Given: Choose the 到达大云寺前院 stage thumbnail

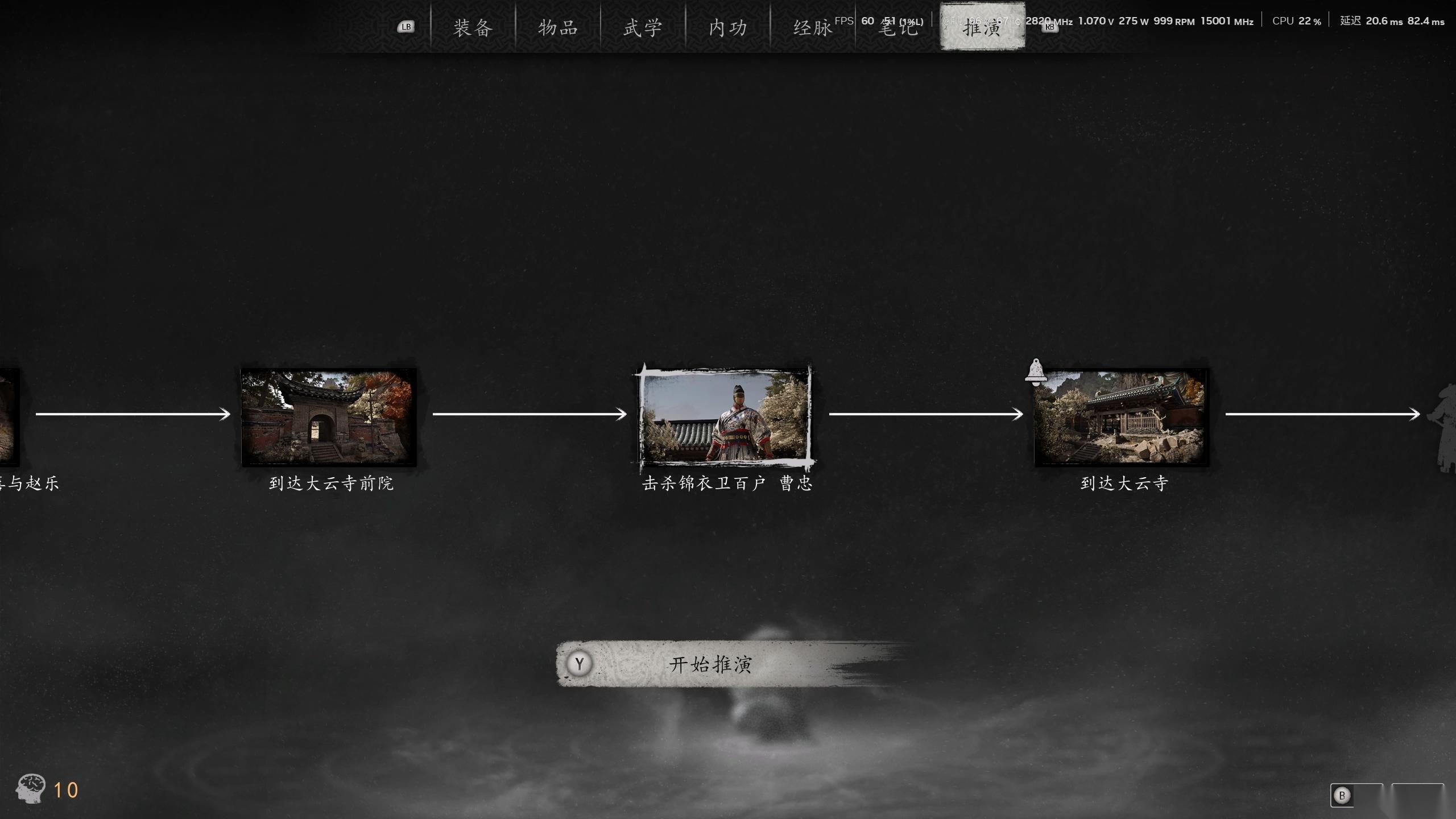Looking at the screenshot, I should click(x=329, y=417).
